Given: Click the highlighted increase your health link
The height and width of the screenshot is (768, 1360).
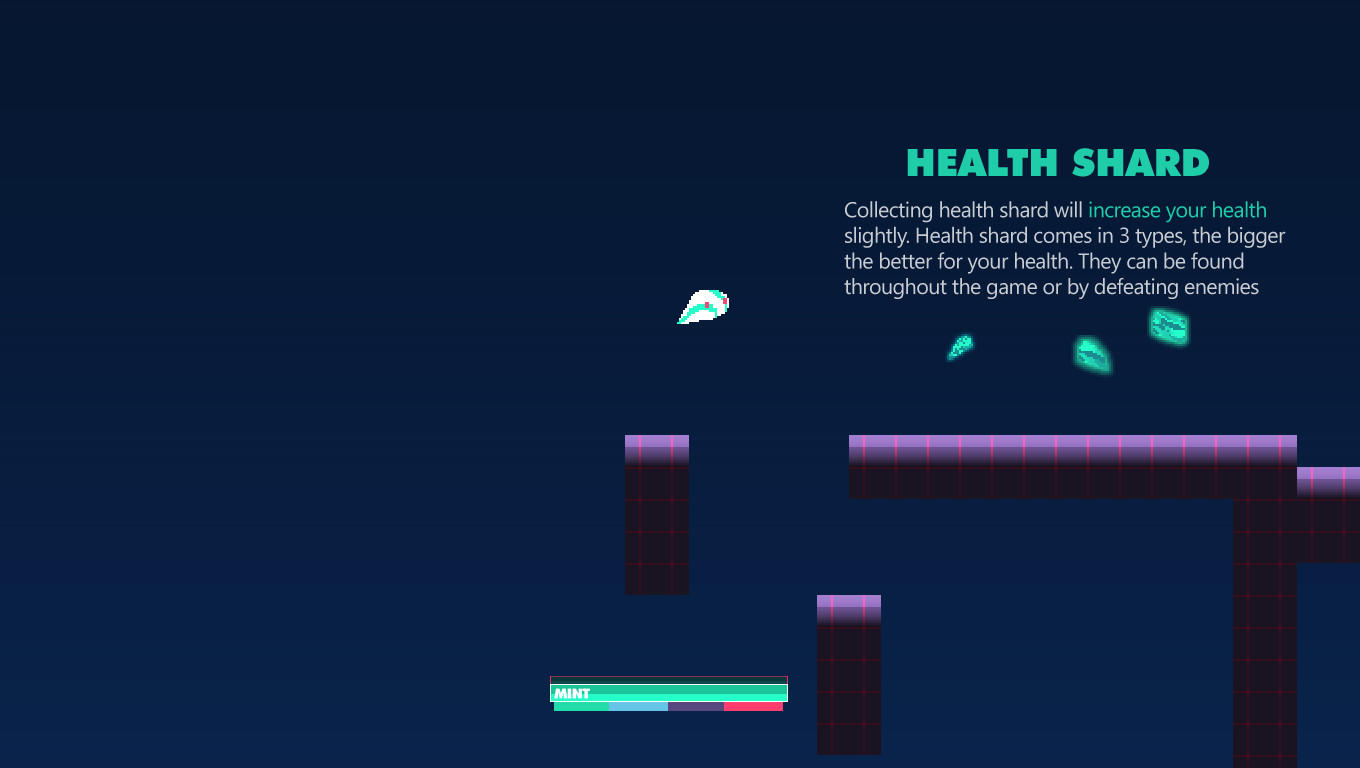Looking at the screenshot, I should (1177, 210).
